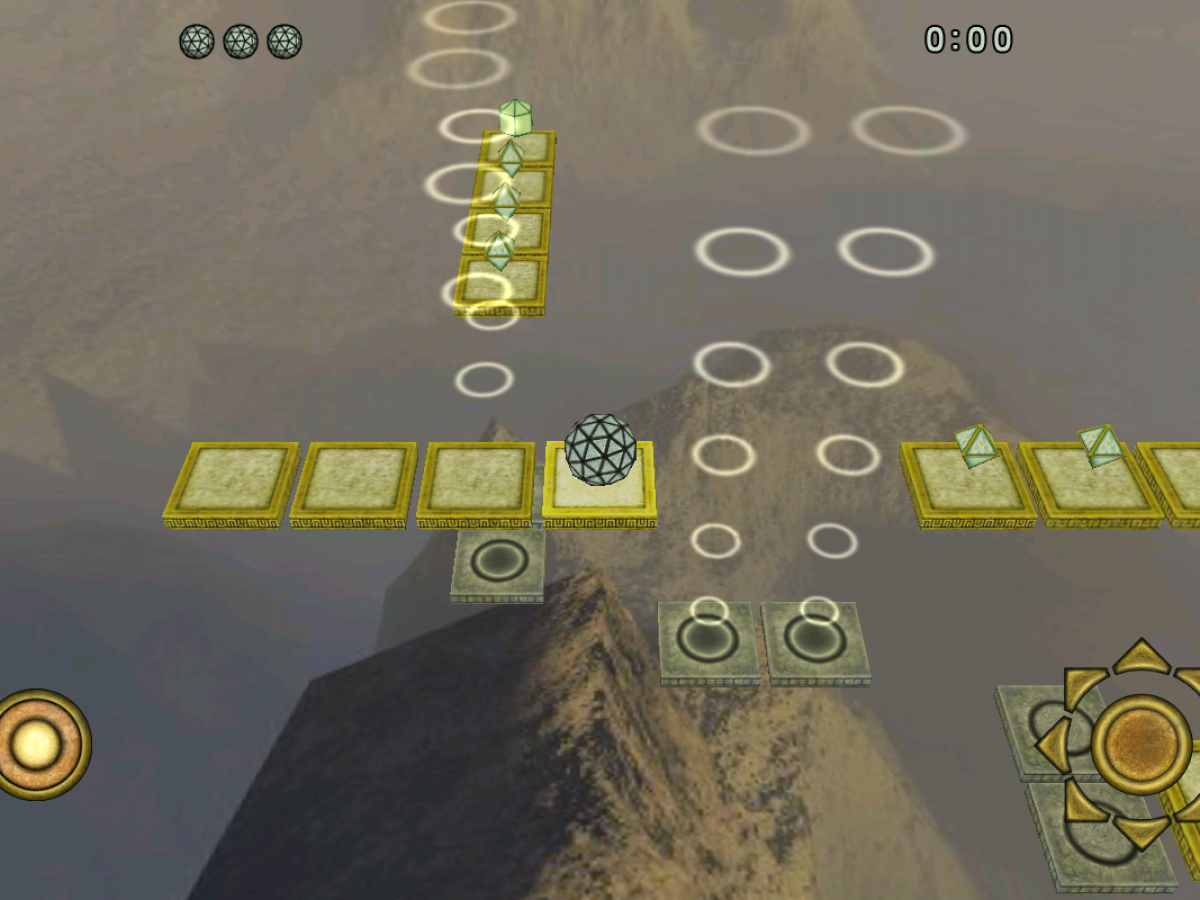Tap the up arrow on the directional pad

point(1140,656)
